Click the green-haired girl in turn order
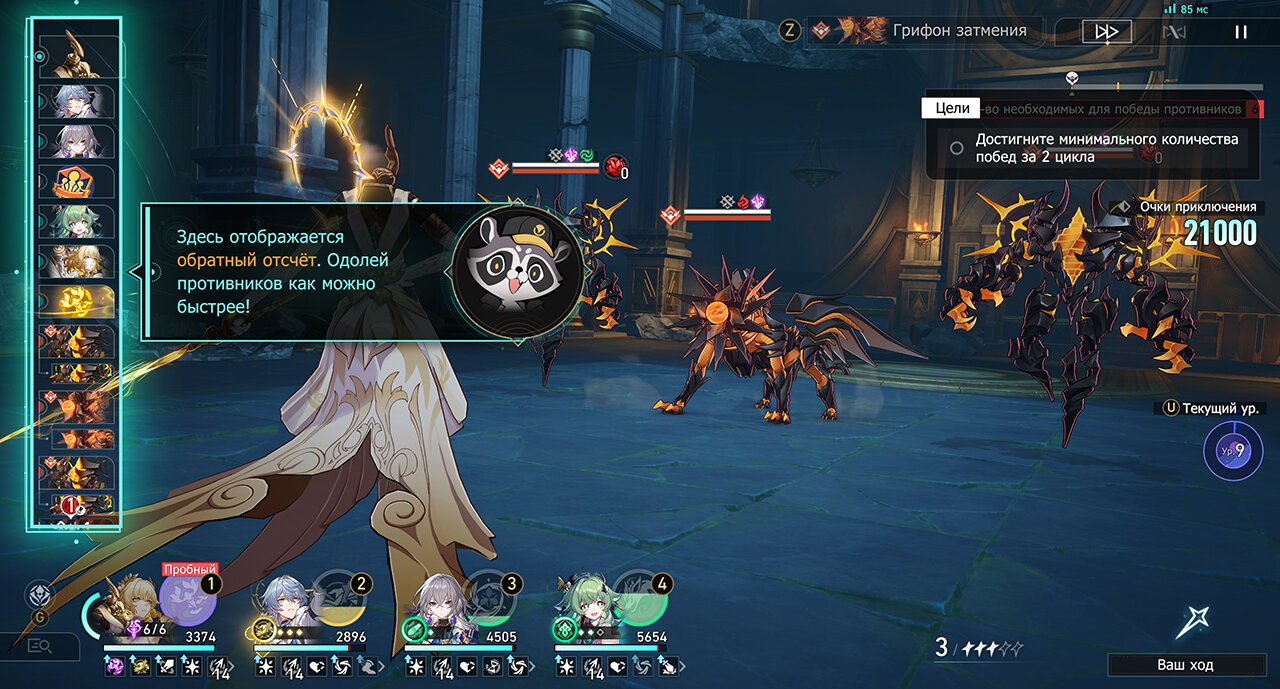The width and height of the screenshot is (1280, 689). [x=77, y=221]
